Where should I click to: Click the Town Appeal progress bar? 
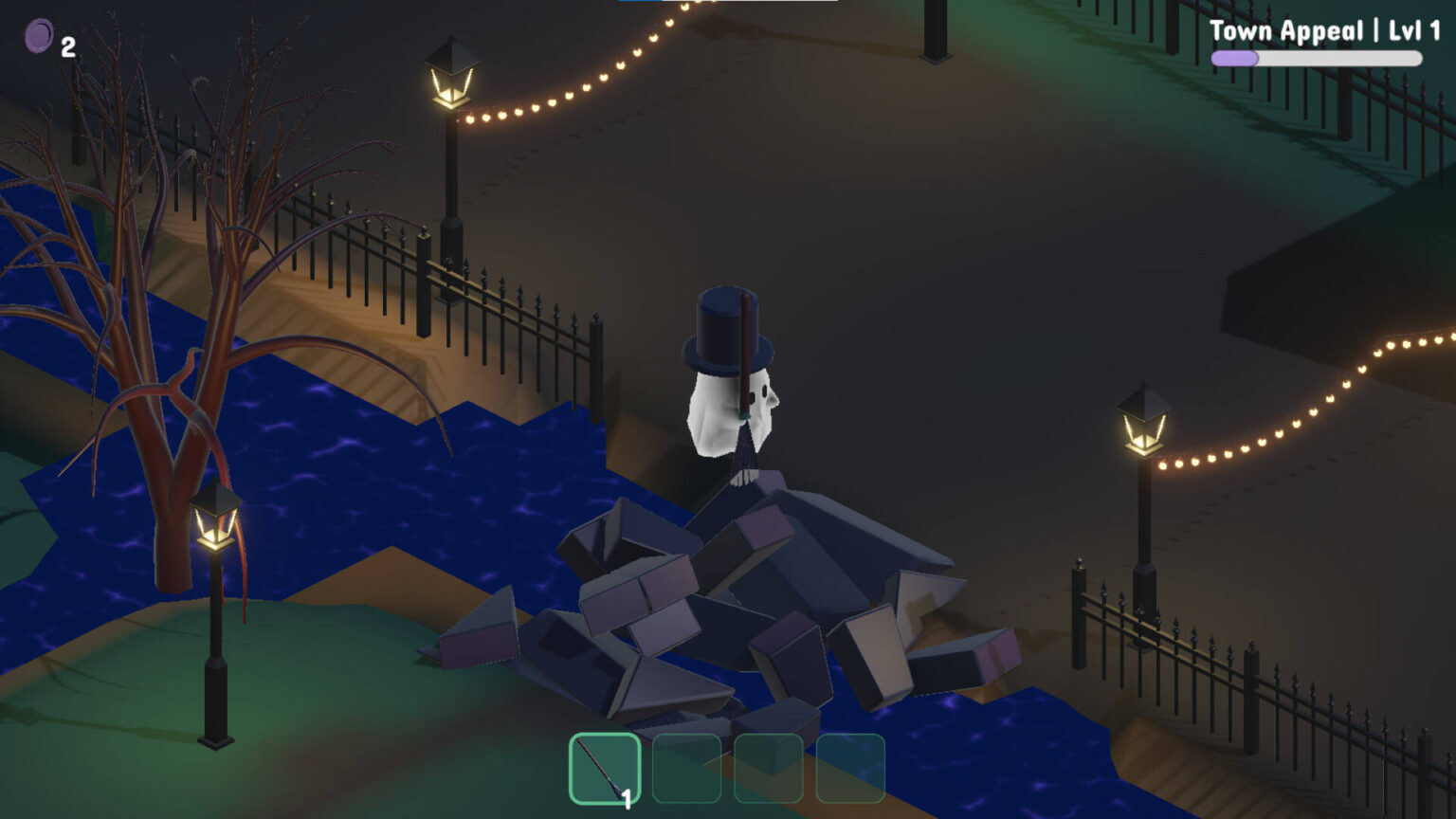click(x=1316, y=57)
